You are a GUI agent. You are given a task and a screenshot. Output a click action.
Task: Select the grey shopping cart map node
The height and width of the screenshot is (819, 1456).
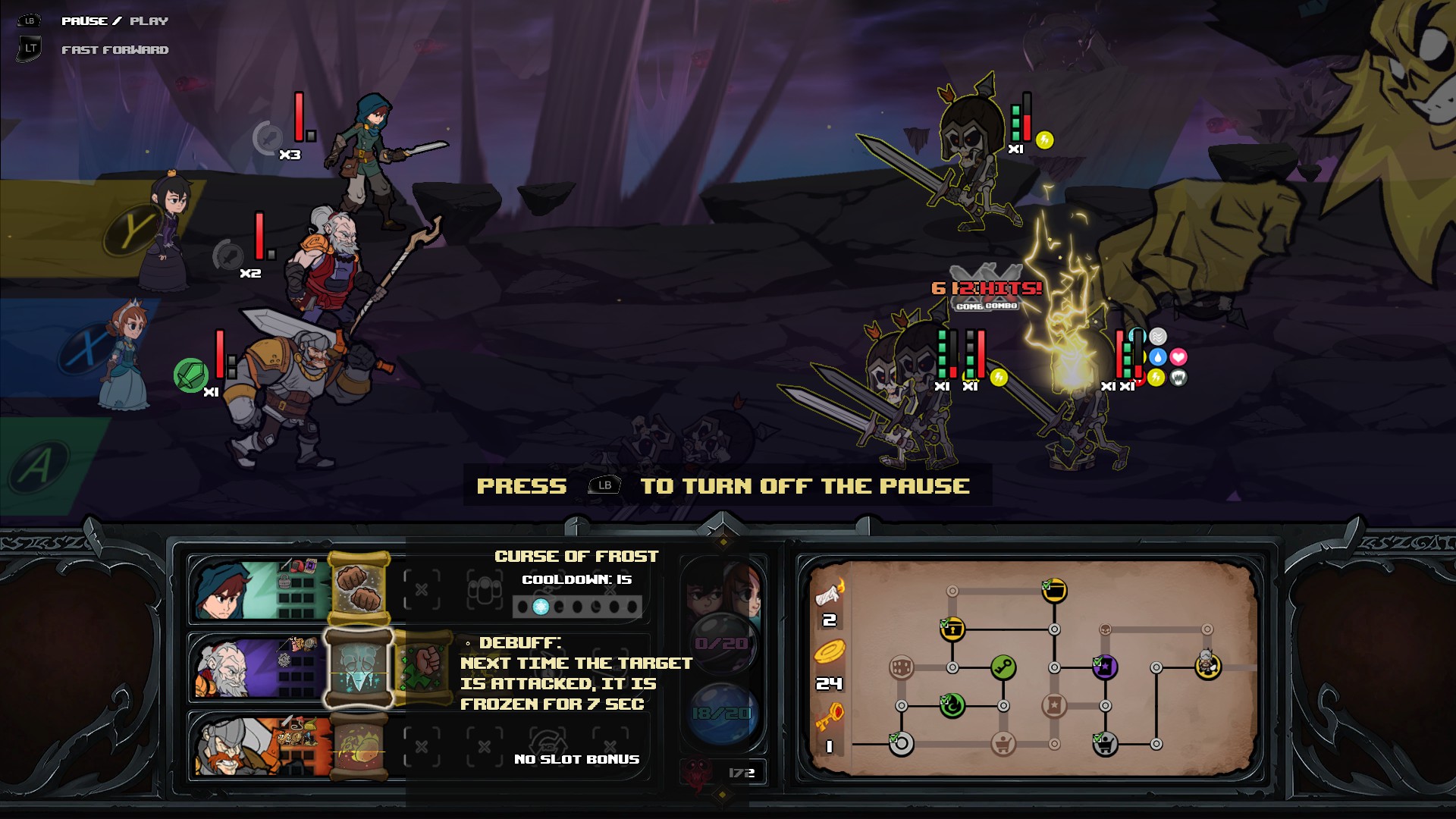point(1105,744)
